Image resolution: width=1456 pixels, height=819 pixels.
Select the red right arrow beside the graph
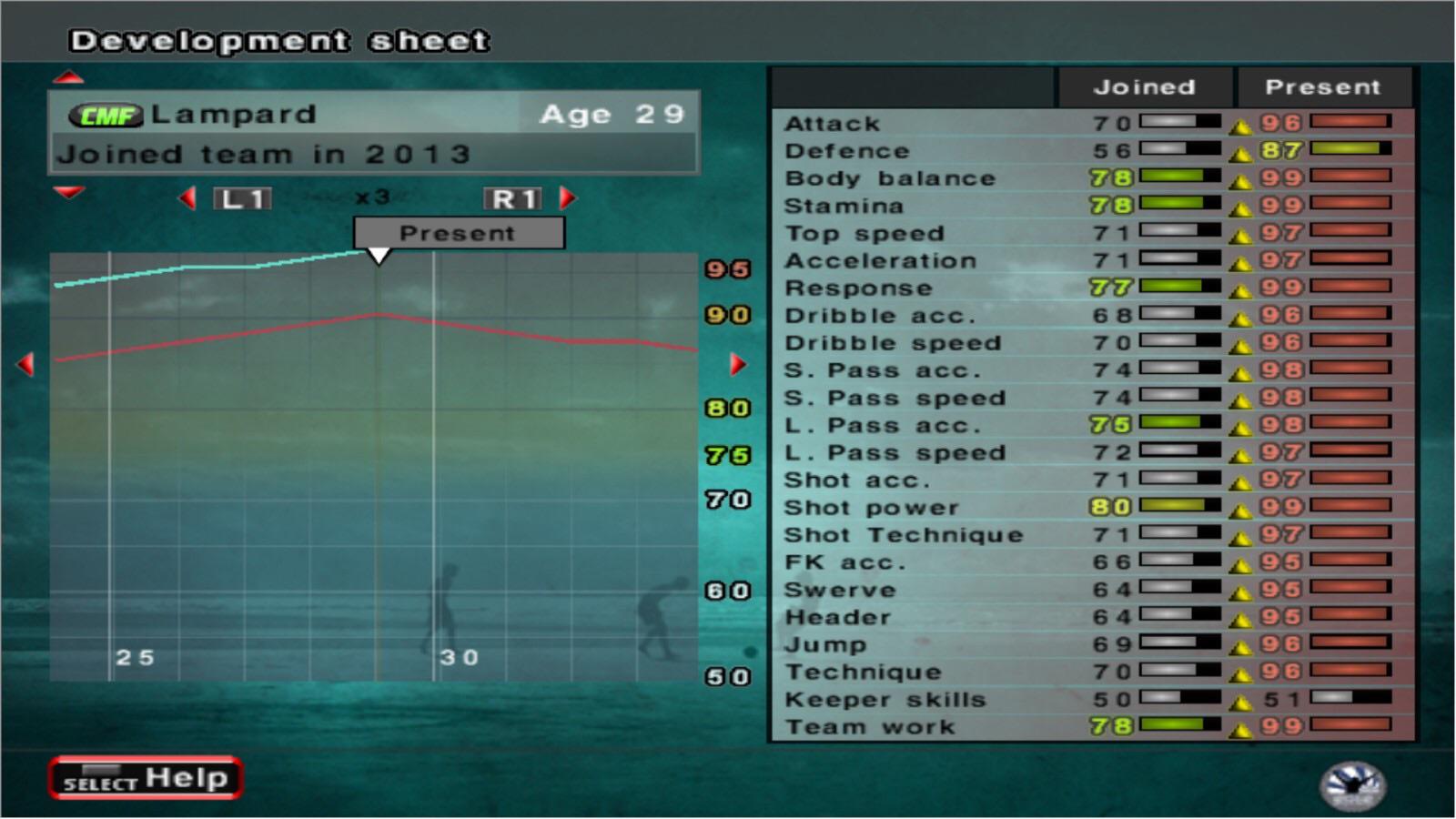736,364
